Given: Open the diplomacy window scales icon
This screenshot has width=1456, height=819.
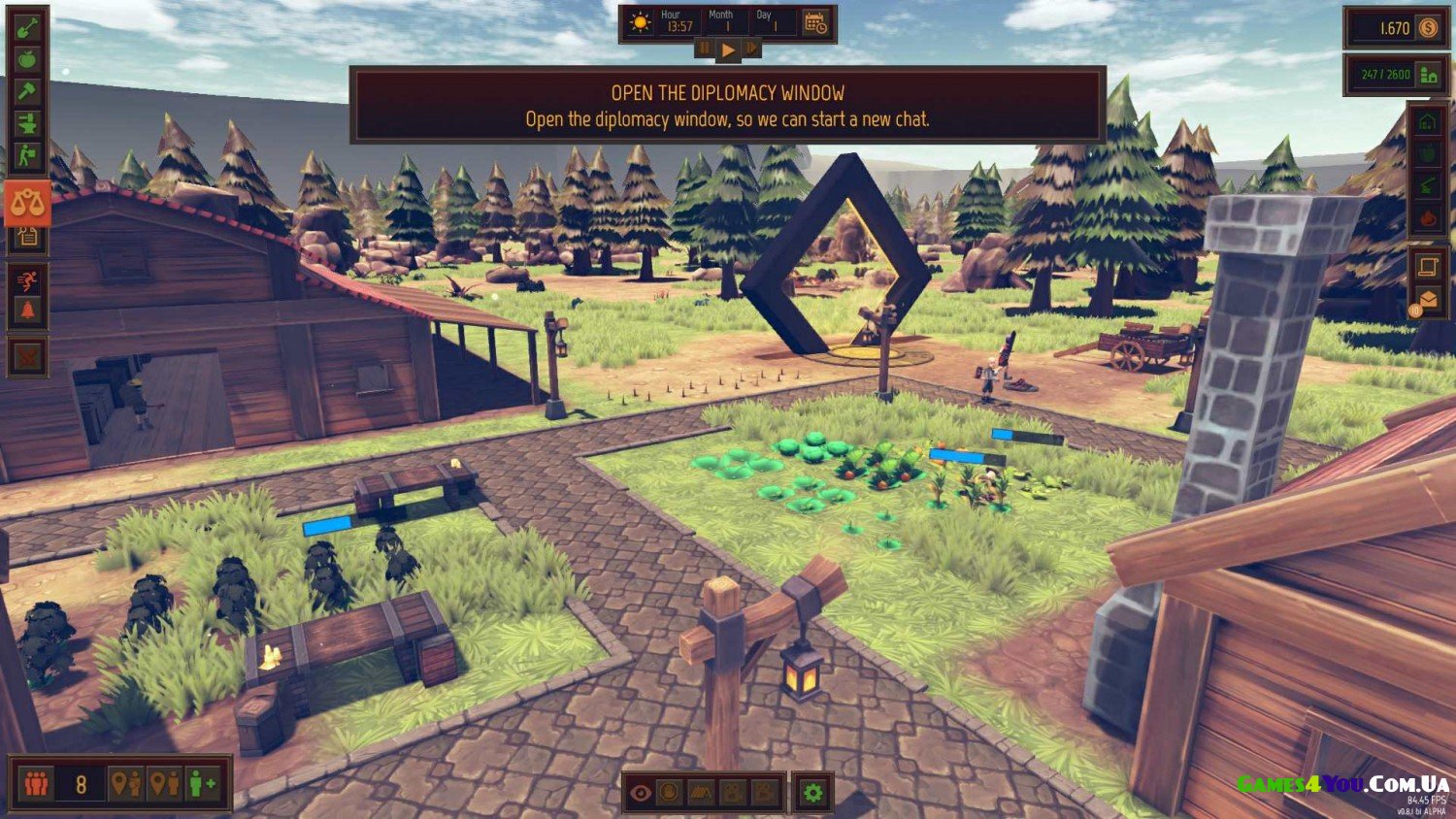Looking at the screenshot, I should (27, 204).
